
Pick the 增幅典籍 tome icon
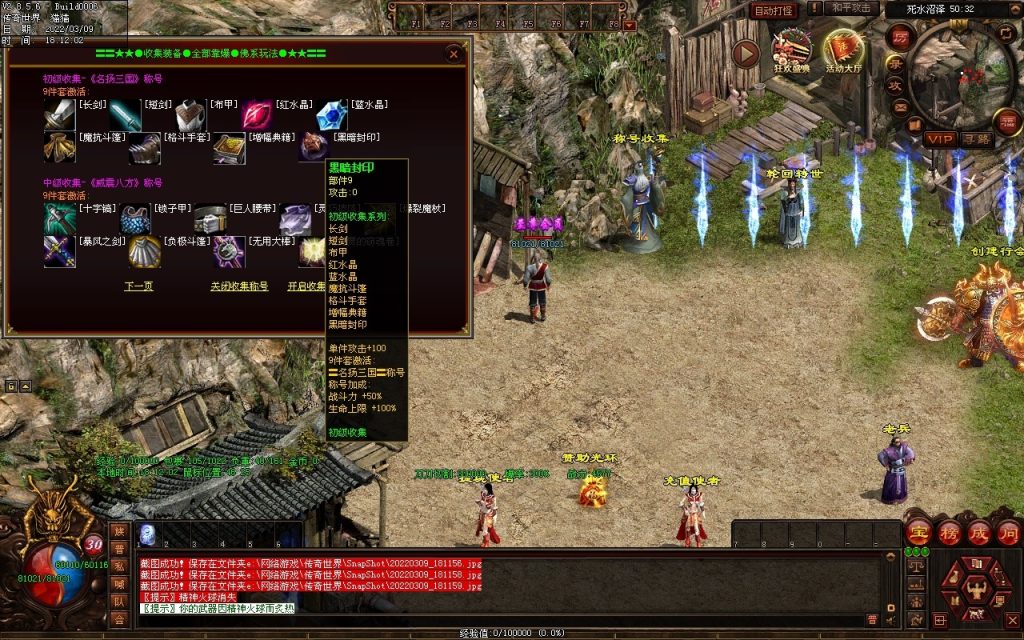pos(229,149)
